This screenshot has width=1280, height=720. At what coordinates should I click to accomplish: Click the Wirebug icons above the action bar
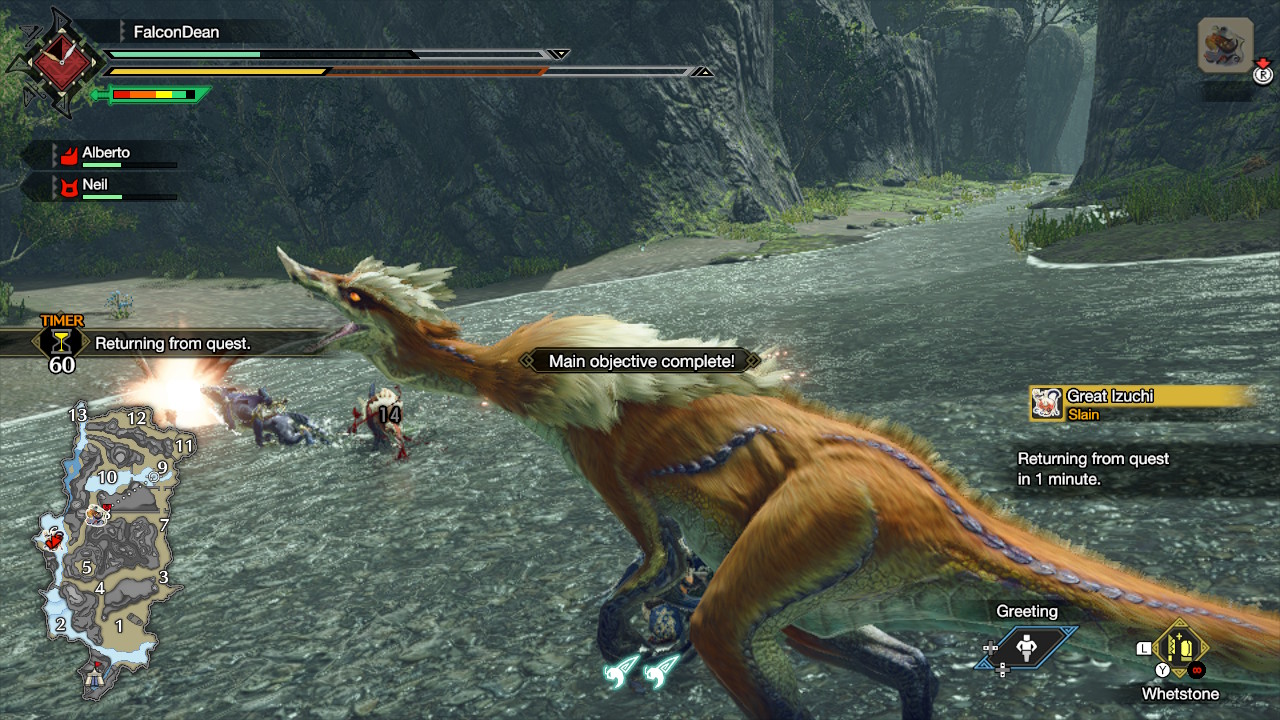pos(642,670)
